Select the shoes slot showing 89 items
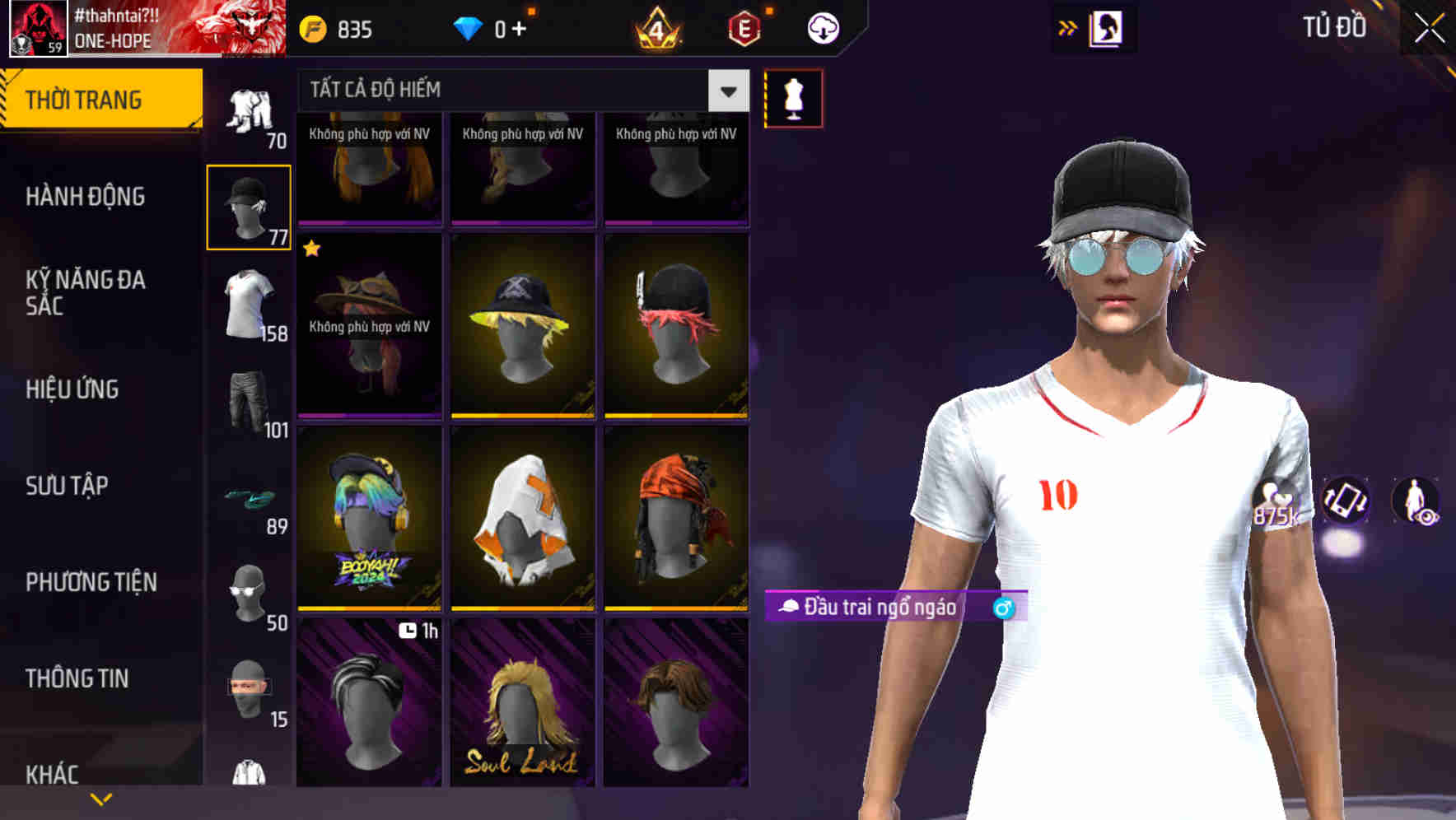1456x820 pixels. (247, 498)
